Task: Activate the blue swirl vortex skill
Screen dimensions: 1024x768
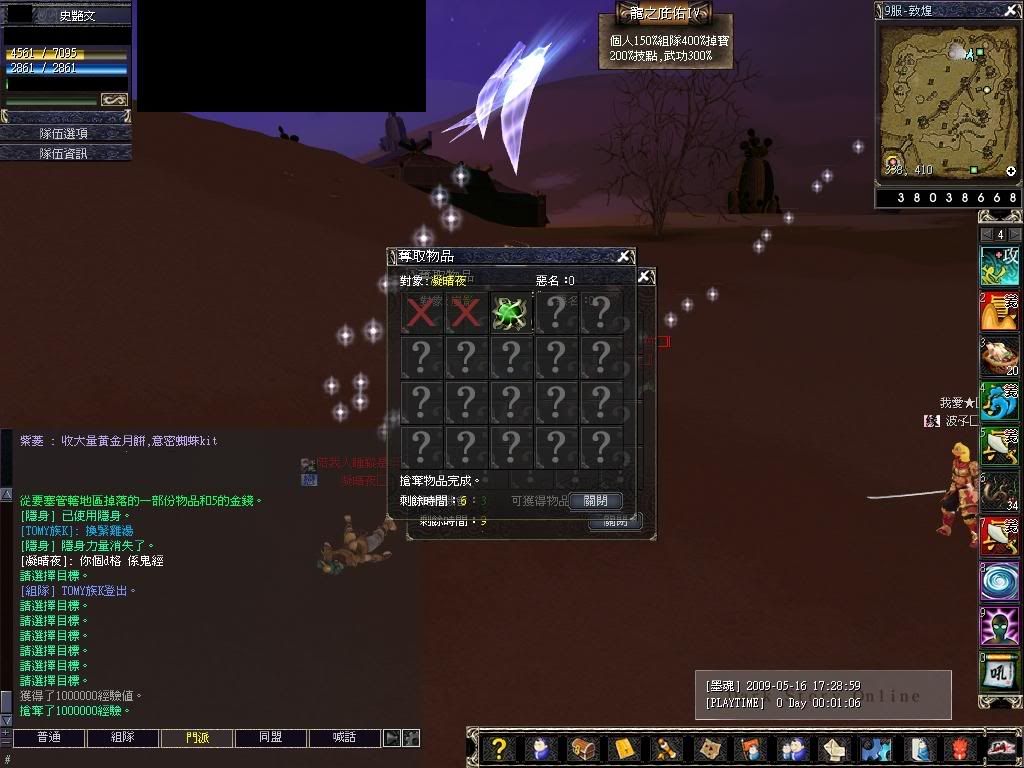Action: [999, 582]
